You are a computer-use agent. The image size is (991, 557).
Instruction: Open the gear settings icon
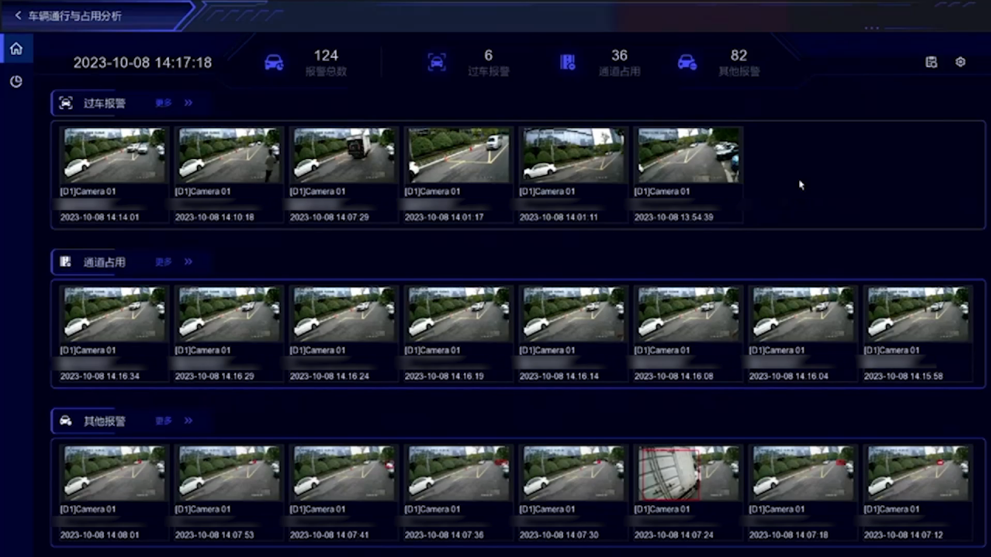coord(960,62)
